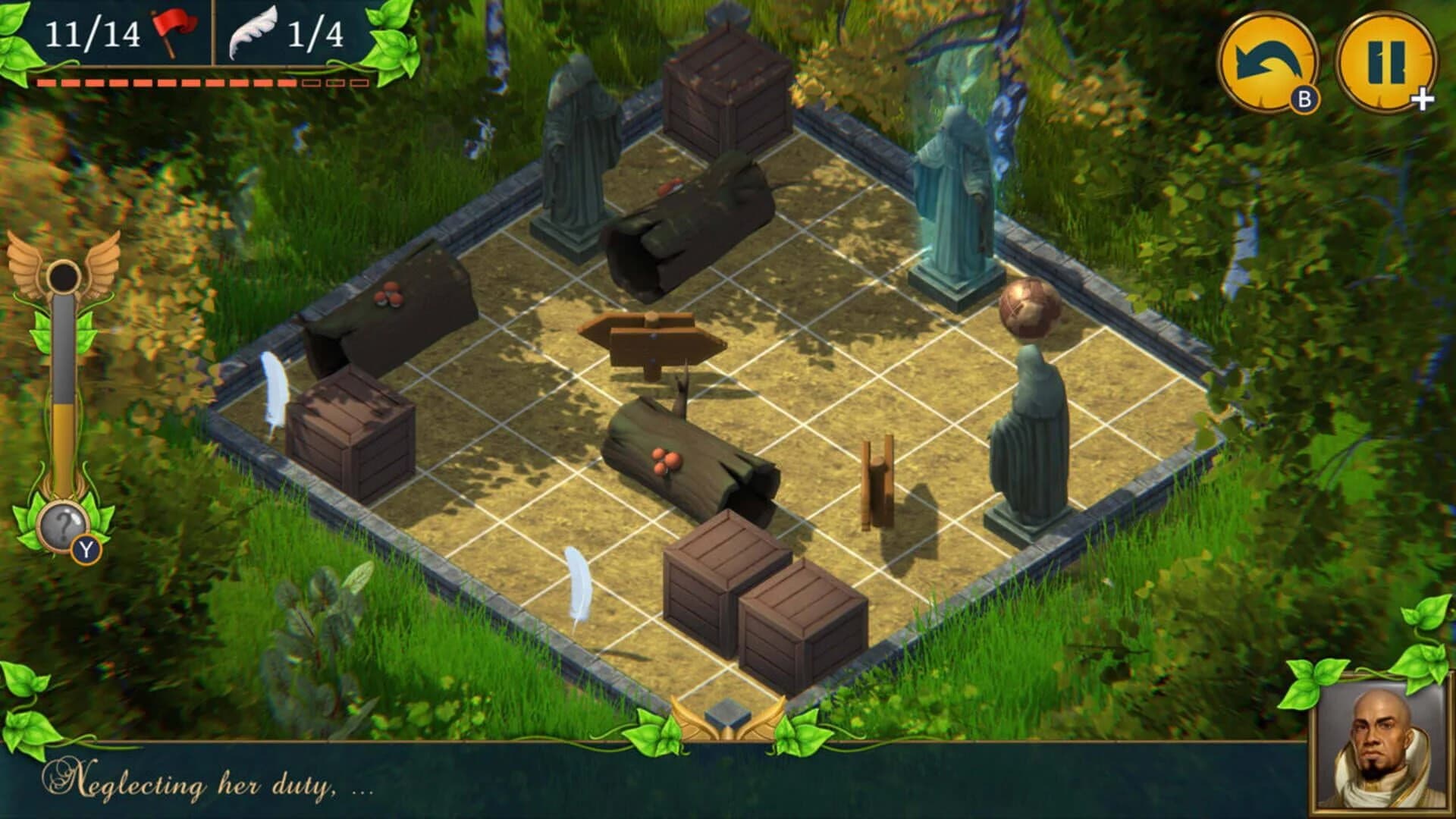Click the 1/4 feather counter text
The height and width of the screenshot is (819, 1456).
click(318, 32)
